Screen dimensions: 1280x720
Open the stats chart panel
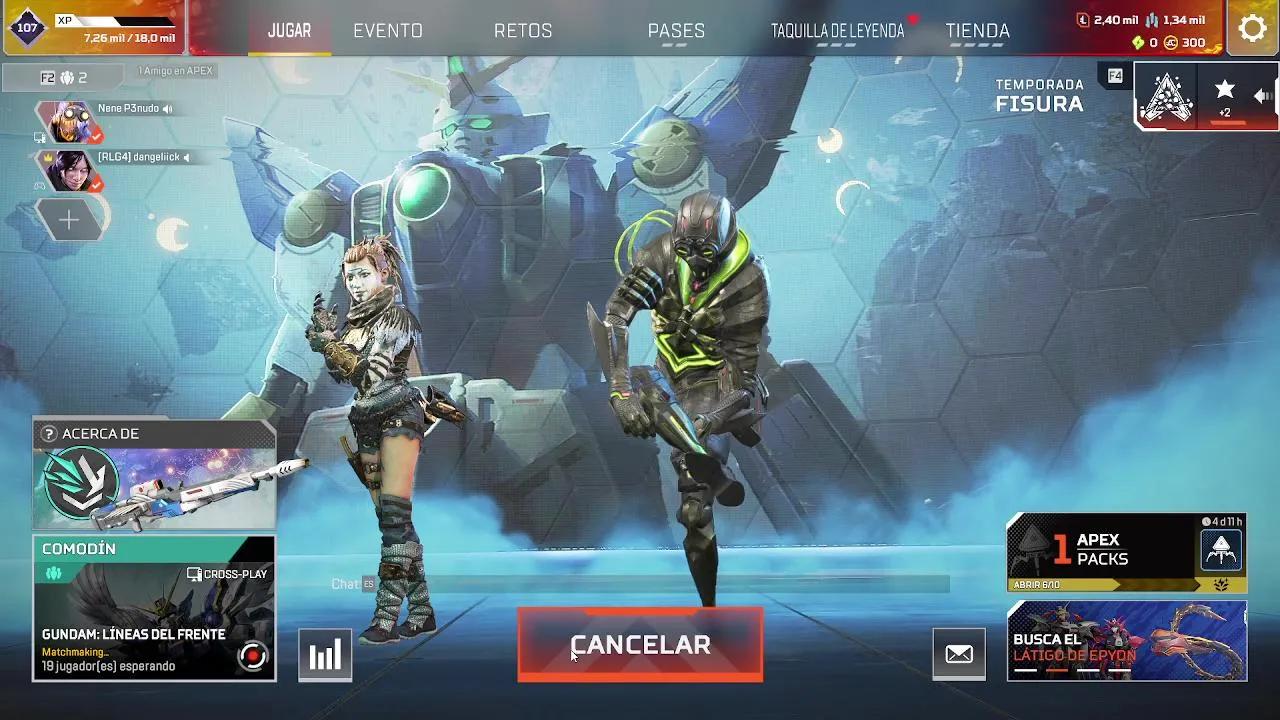(324, 654)
